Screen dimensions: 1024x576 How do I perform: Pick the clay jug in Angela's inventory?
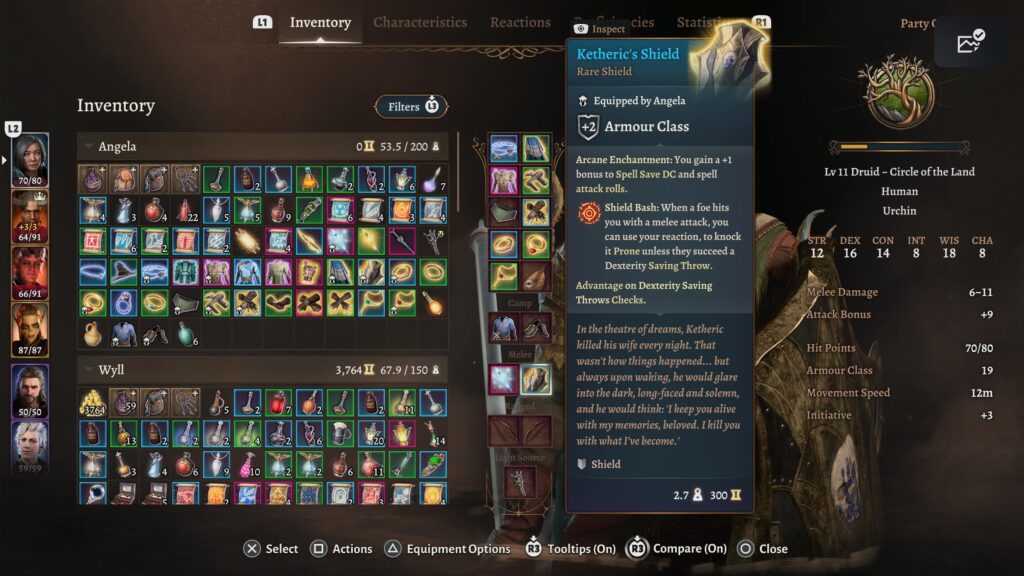click(93, 333)
